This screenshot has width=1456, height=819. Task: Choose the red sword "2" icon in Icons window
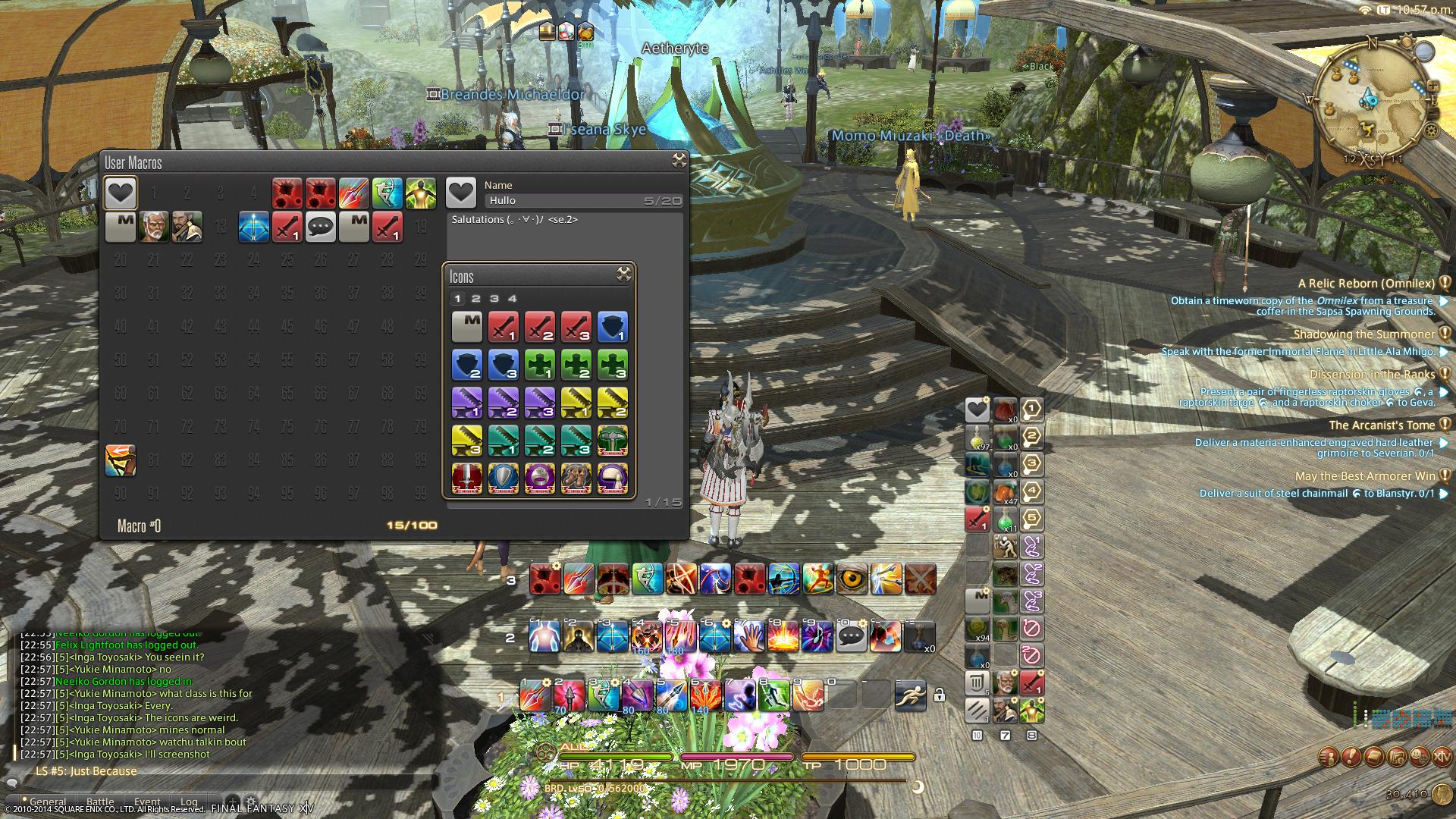click(540, 326)
